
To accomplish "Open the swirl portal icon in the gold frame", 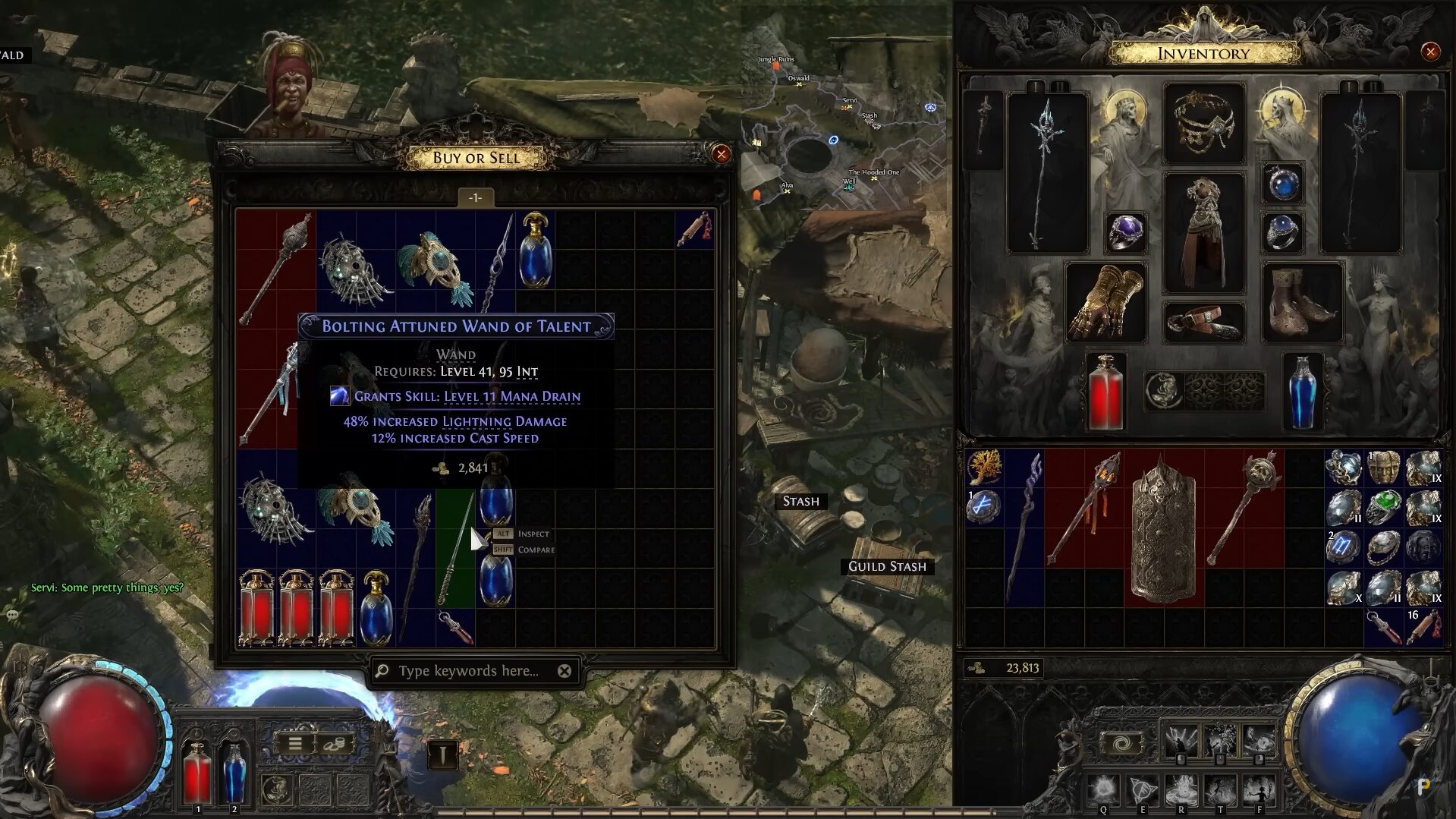I will point(1121,742).
